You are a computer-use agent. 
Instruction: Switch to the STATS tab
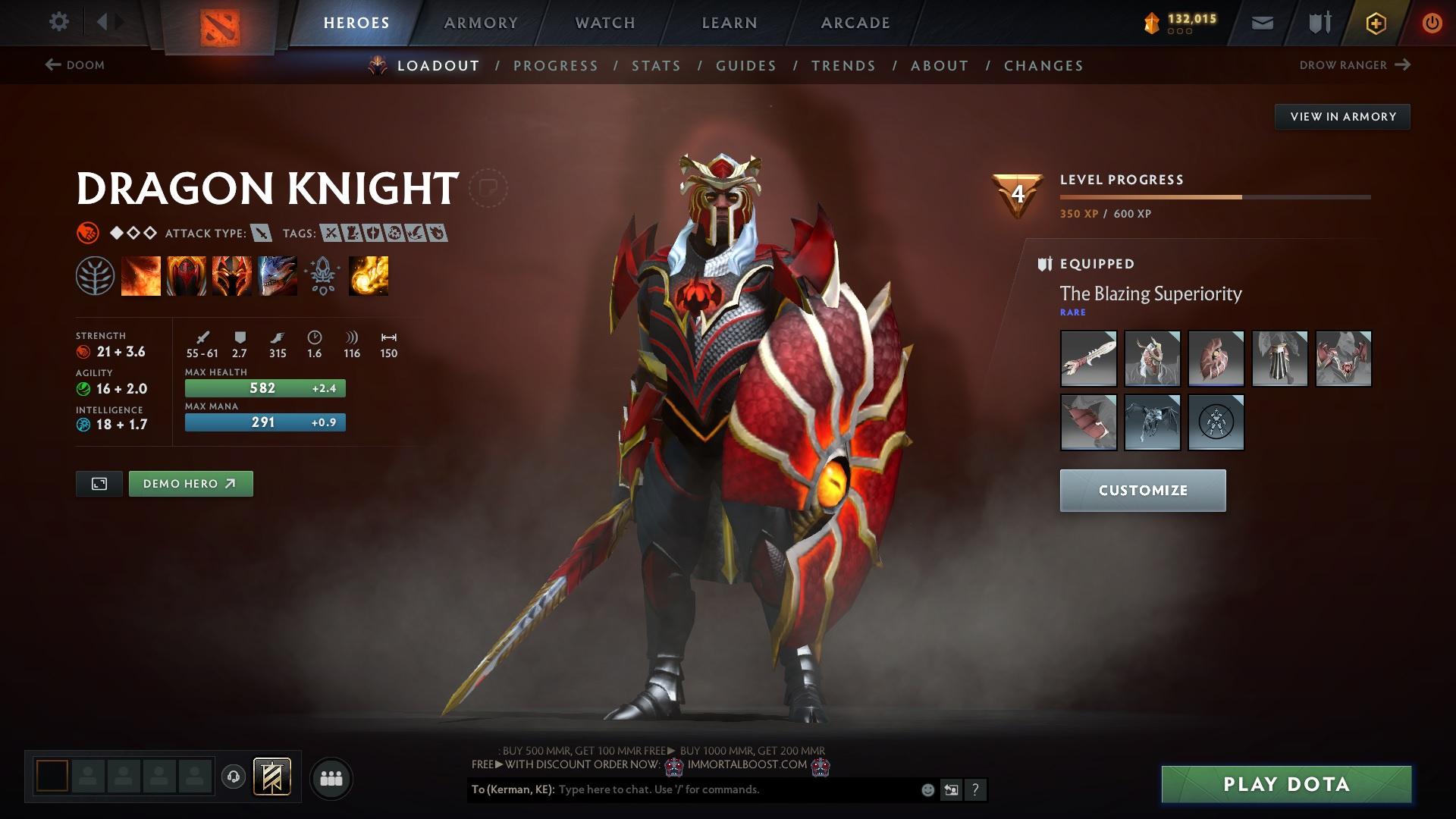pyautogui.click(x=656, y=66)
